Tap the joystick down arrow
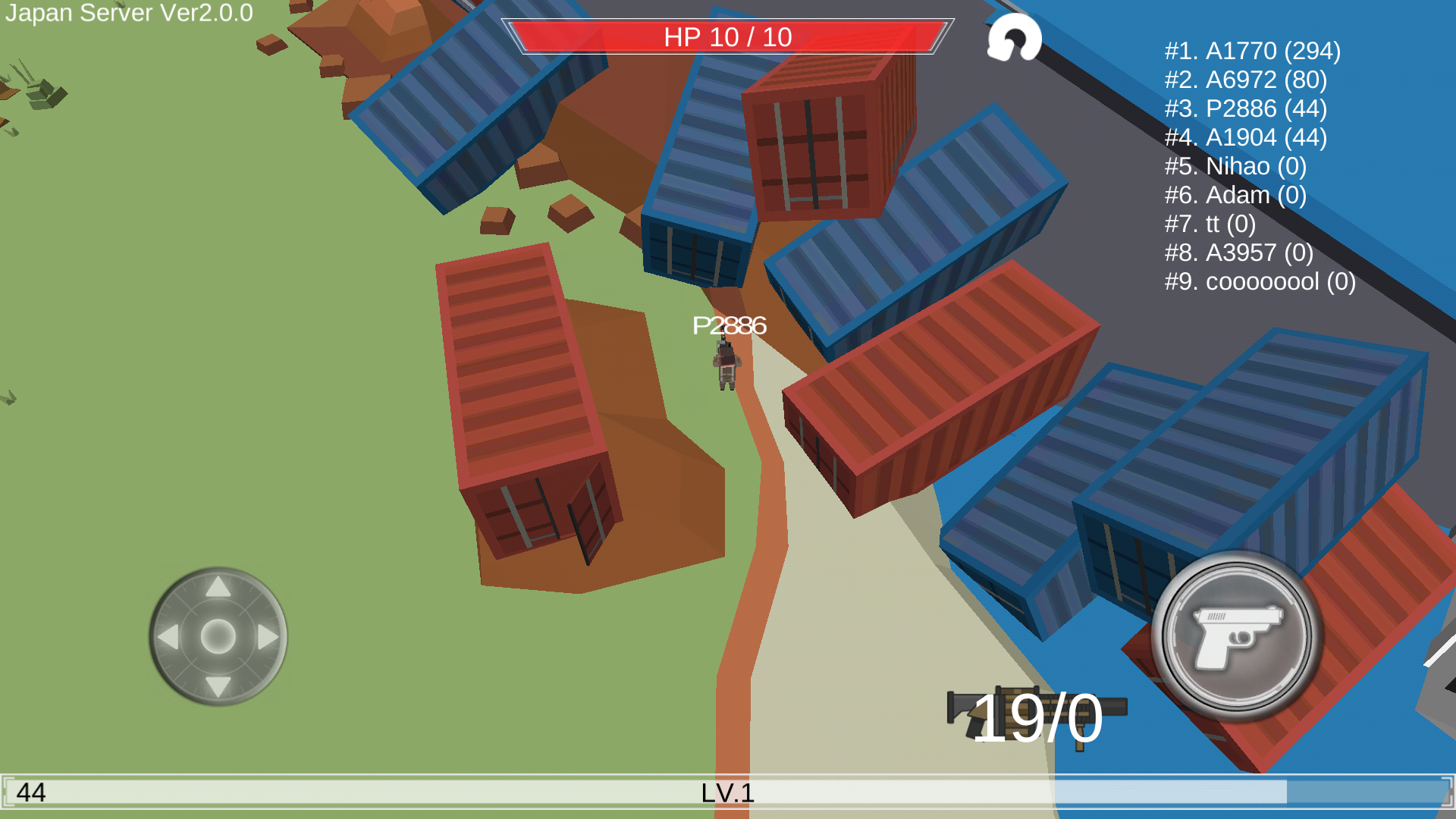Viewport: 1456px width, 819px height. 218,686
